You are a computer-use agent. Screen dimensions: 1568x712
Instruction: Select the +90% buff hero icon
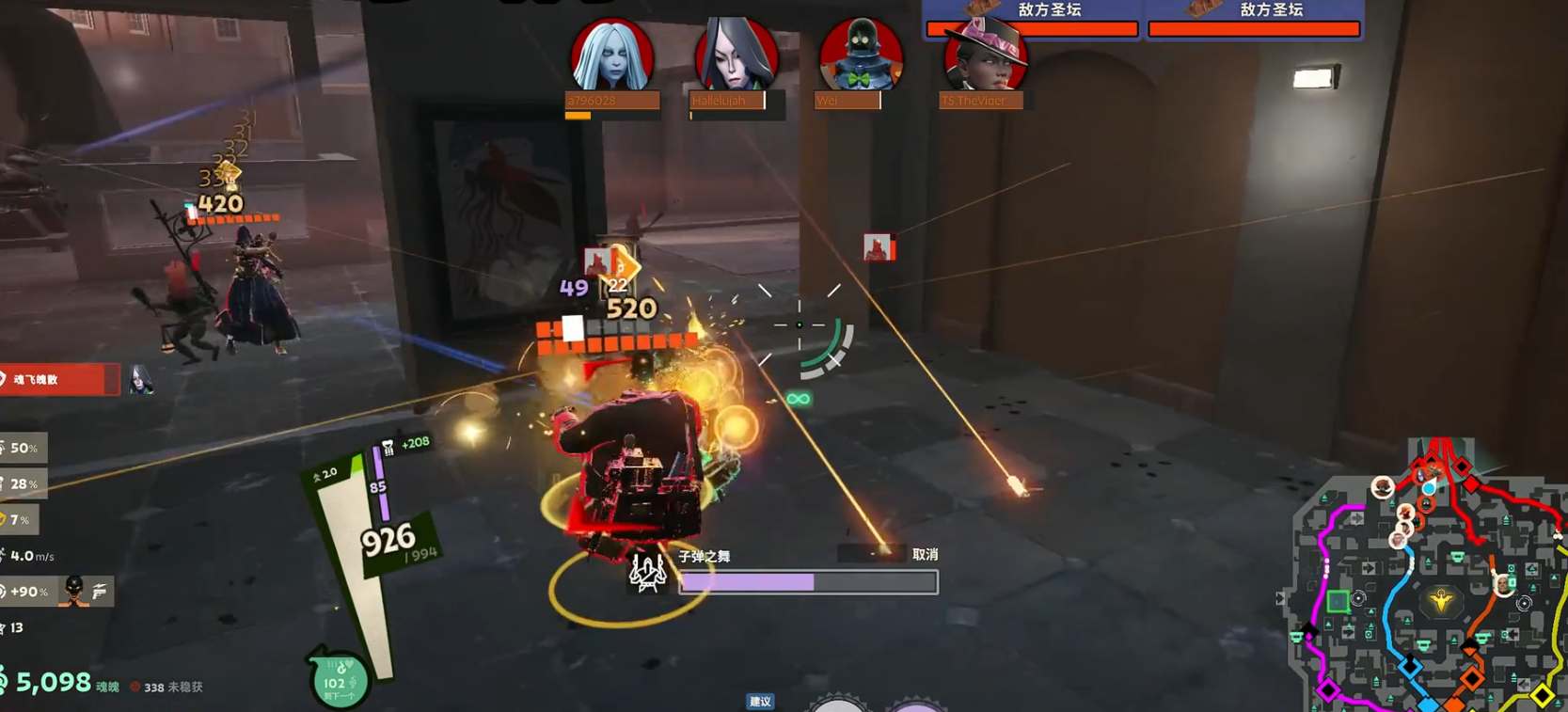coord(73,592)
